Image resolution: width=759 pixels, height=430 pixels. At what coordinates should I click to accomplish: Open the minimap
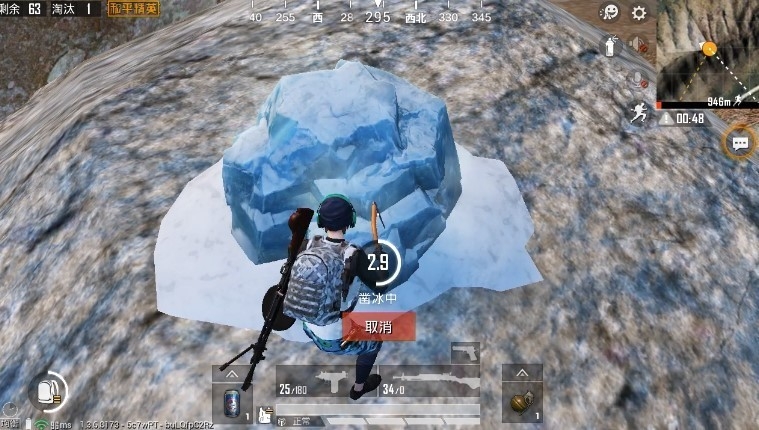(x=707, y=49)
